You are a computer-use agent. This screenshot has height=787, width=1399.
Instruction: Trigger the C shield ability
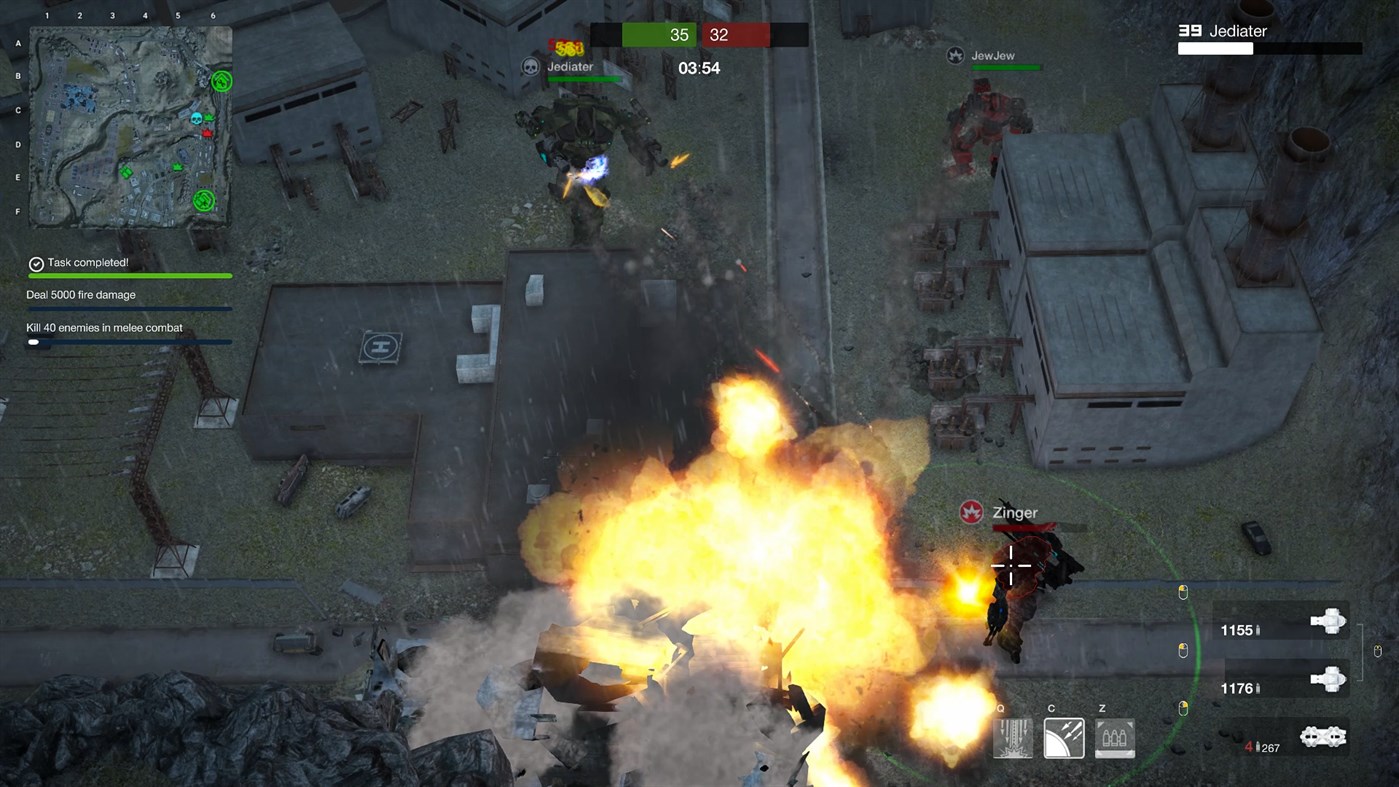1063,738
